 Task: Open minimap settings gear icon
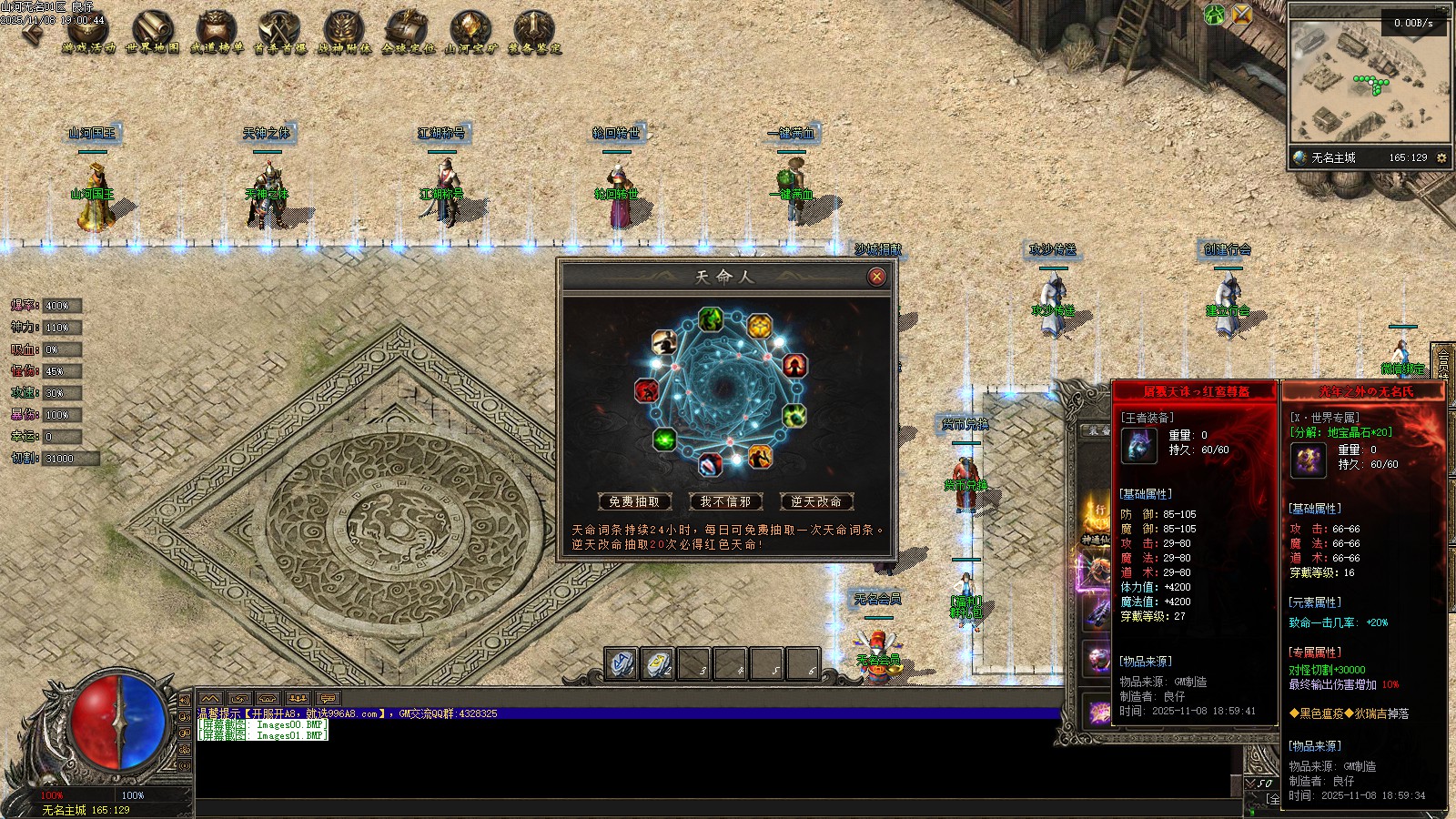click(1441, 158)
